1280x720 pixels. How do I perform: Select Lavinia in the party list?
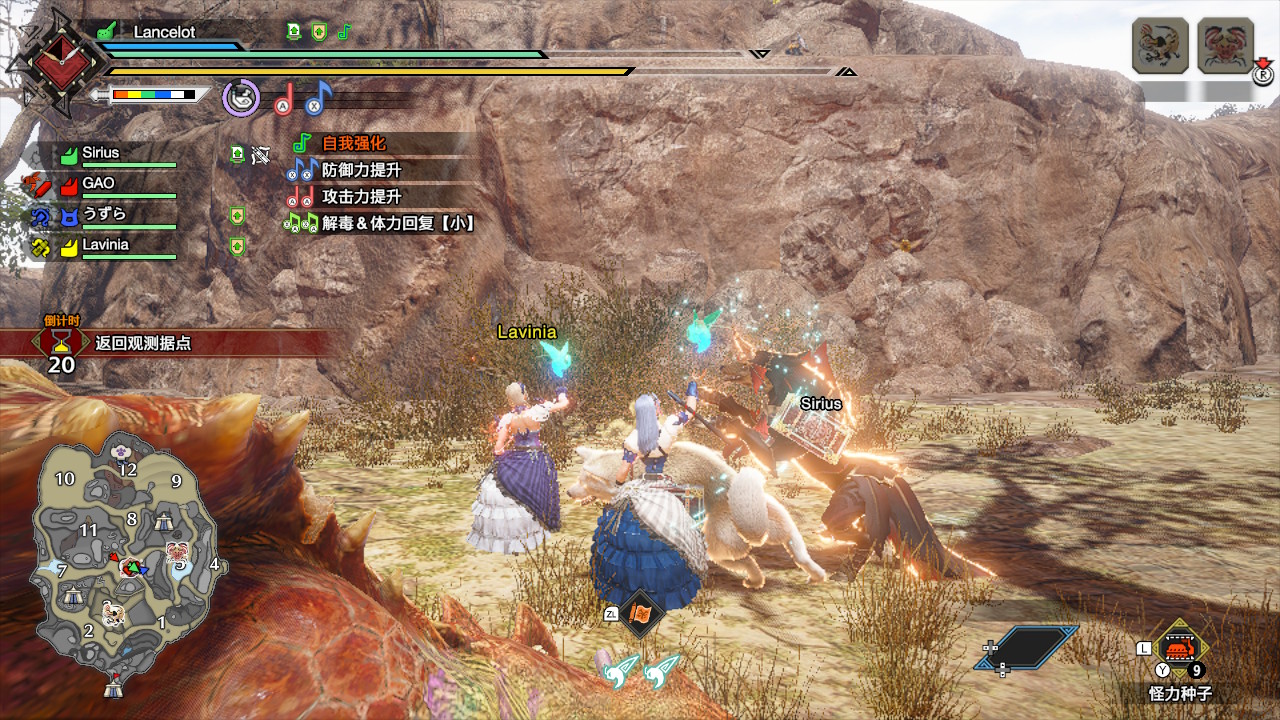(105, 245)
